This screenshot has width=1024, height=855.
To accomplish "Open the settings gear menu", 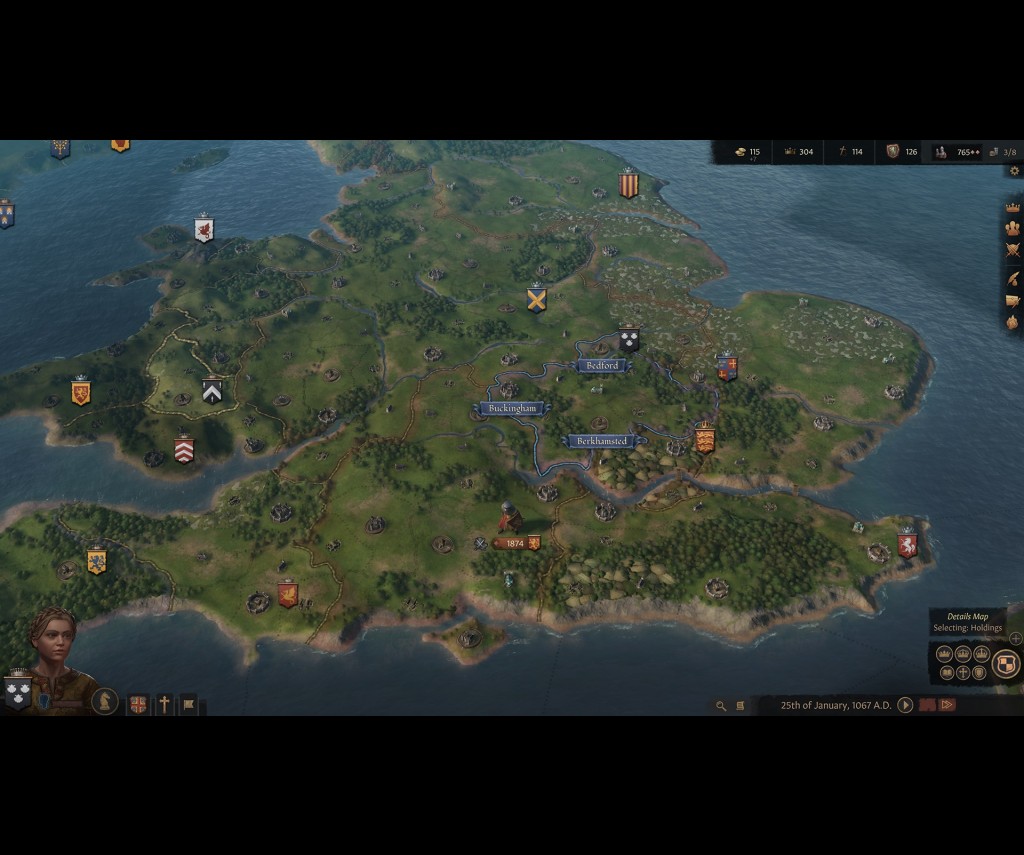I will 1014,171.
